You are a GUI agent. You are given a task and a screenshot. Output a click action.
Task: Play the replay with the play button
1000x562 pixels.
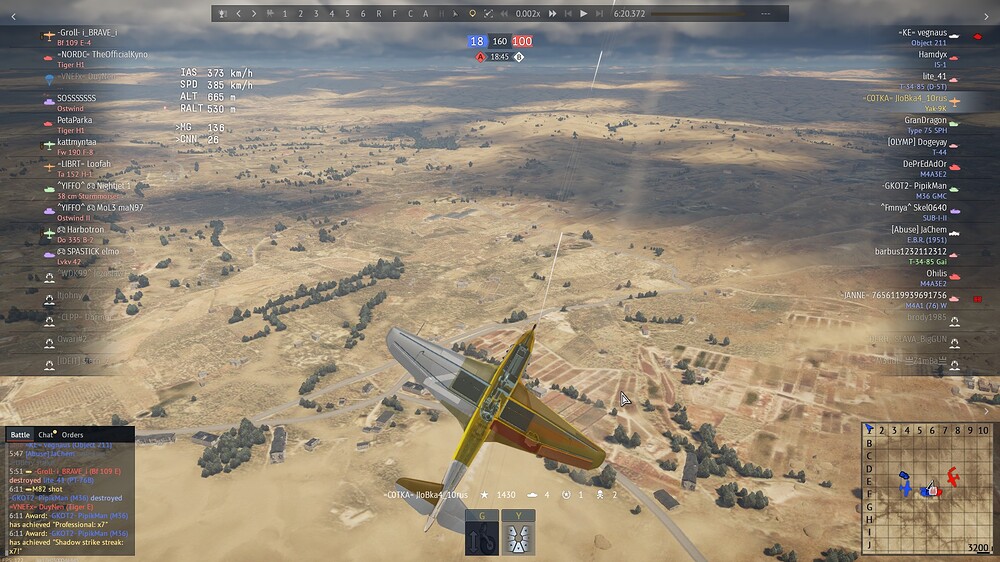583,14
